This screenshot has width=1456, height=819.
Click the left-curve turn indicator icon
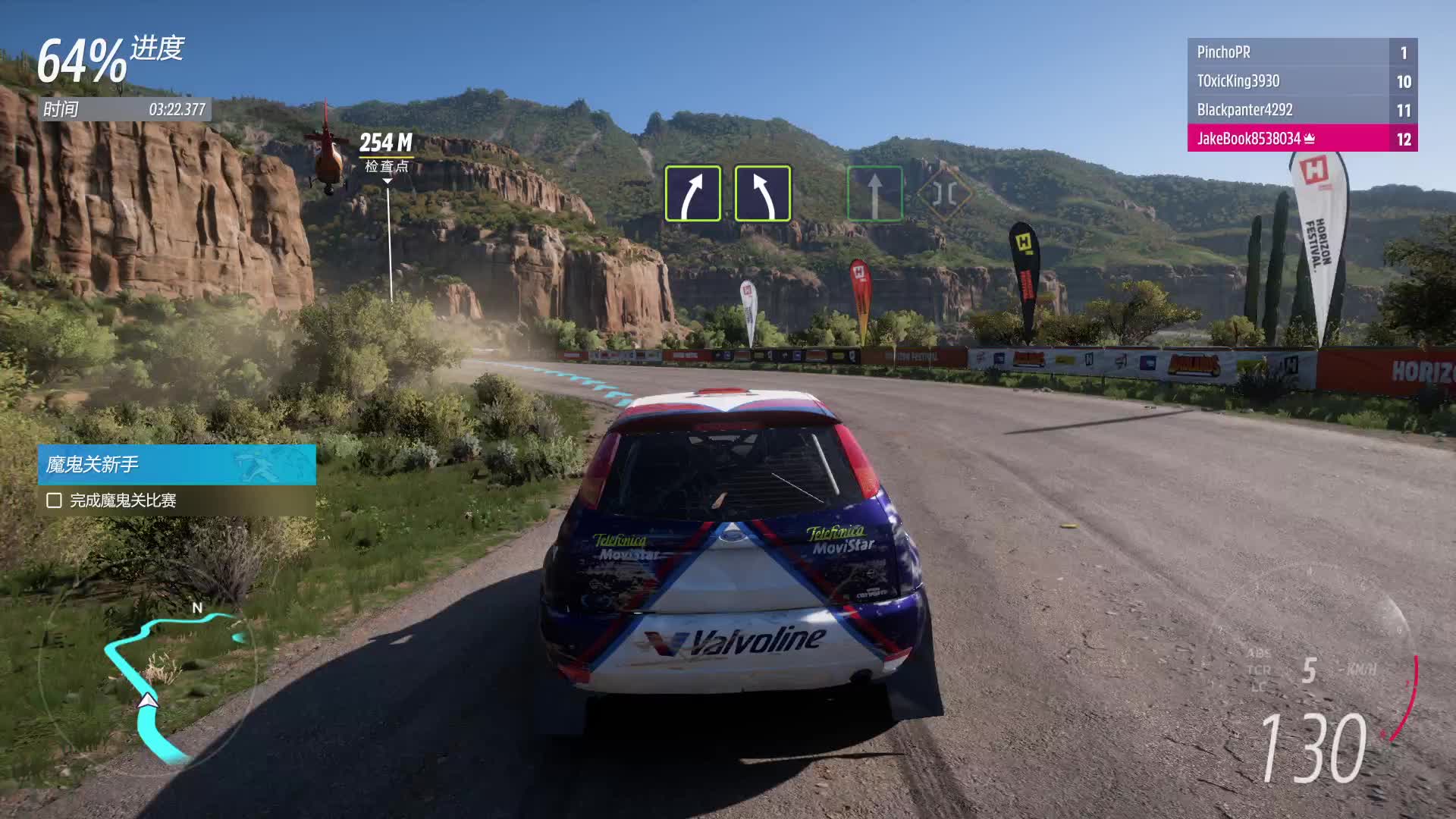(x=763, y=193)
